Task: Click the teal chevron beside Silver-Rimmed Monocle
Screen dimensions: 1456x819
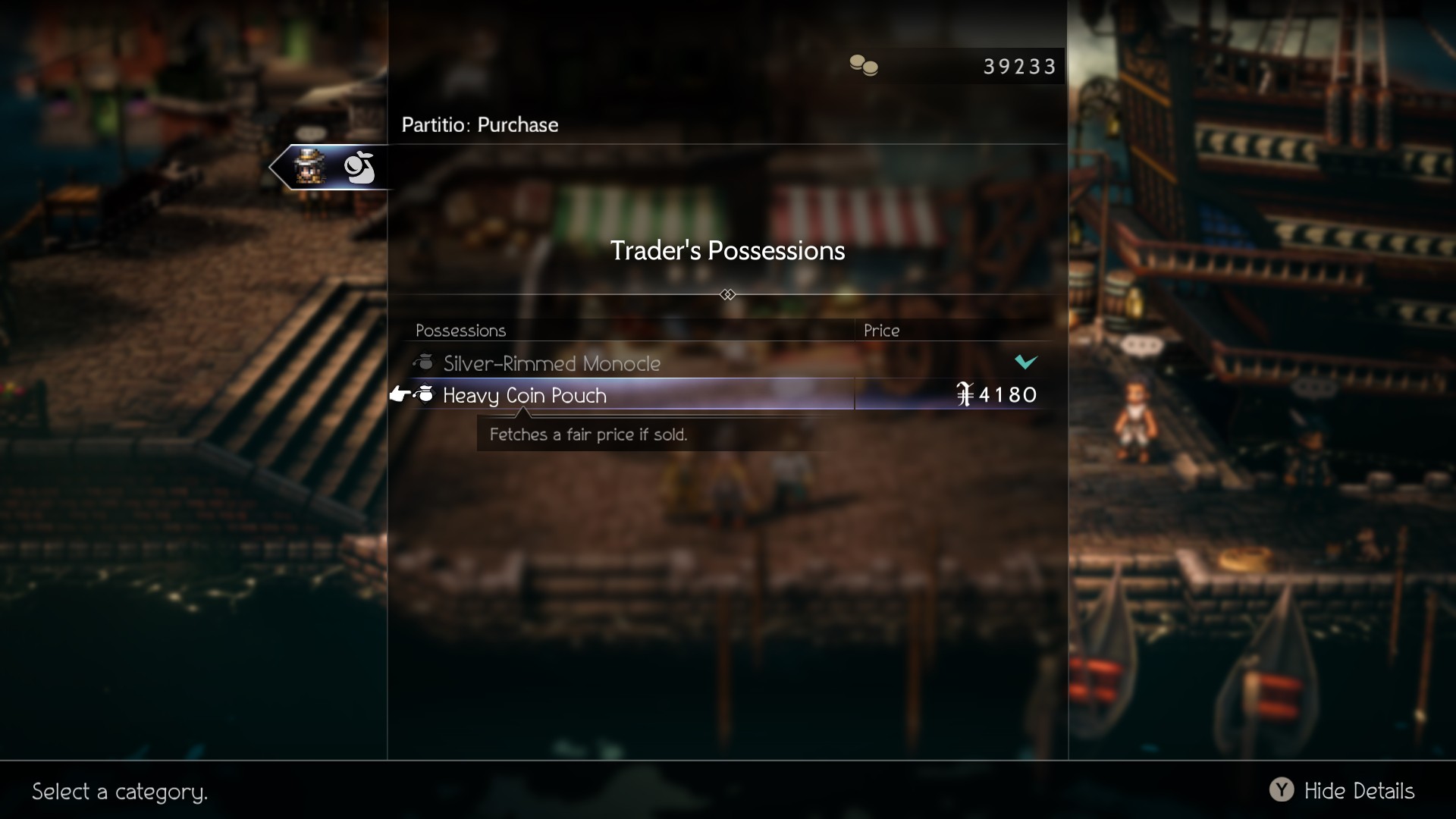Action: [x=1027, y=362]
